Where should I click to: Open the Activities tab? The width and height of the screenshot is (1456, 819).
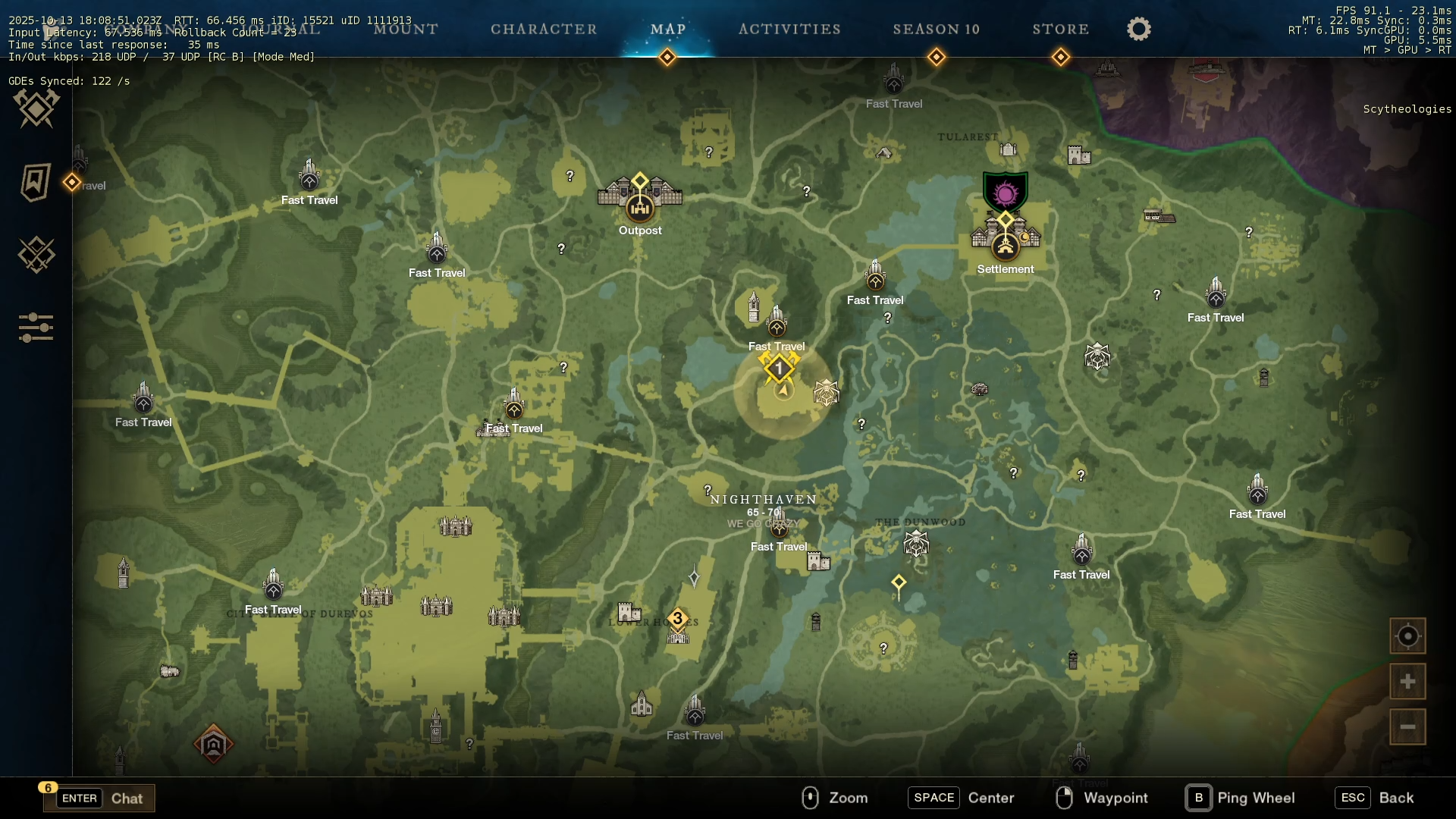point(789,29)
